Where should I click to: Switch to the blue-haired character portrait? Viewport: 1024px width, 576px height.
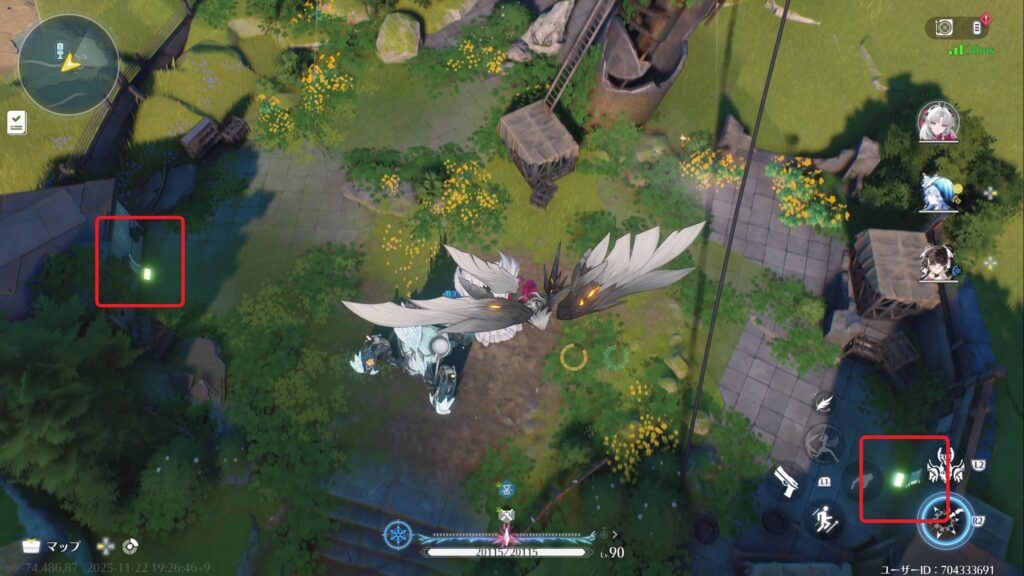coord(938,192)
